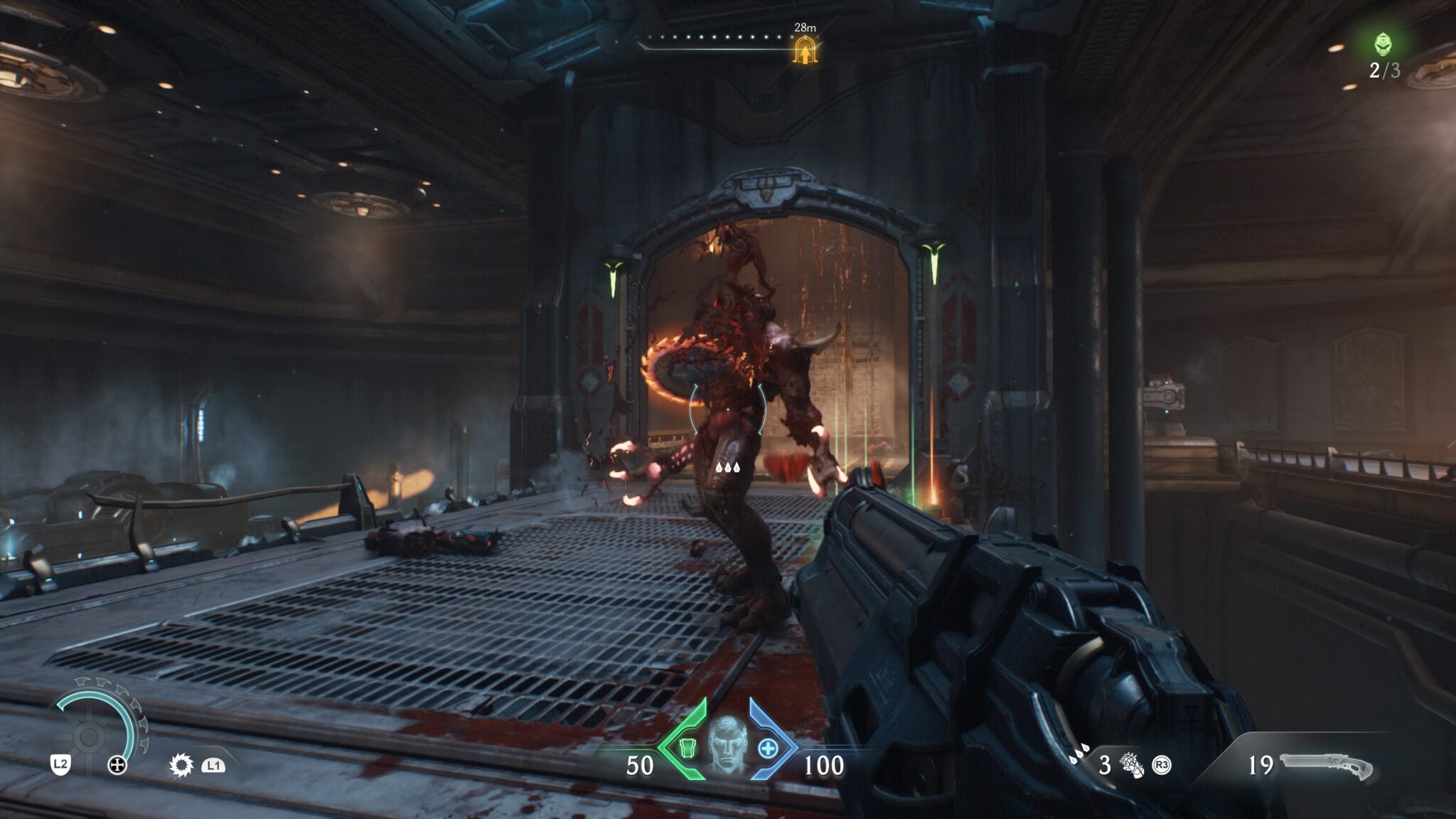
Task: Click the blue health cross icon
Action: coord(769,749)
